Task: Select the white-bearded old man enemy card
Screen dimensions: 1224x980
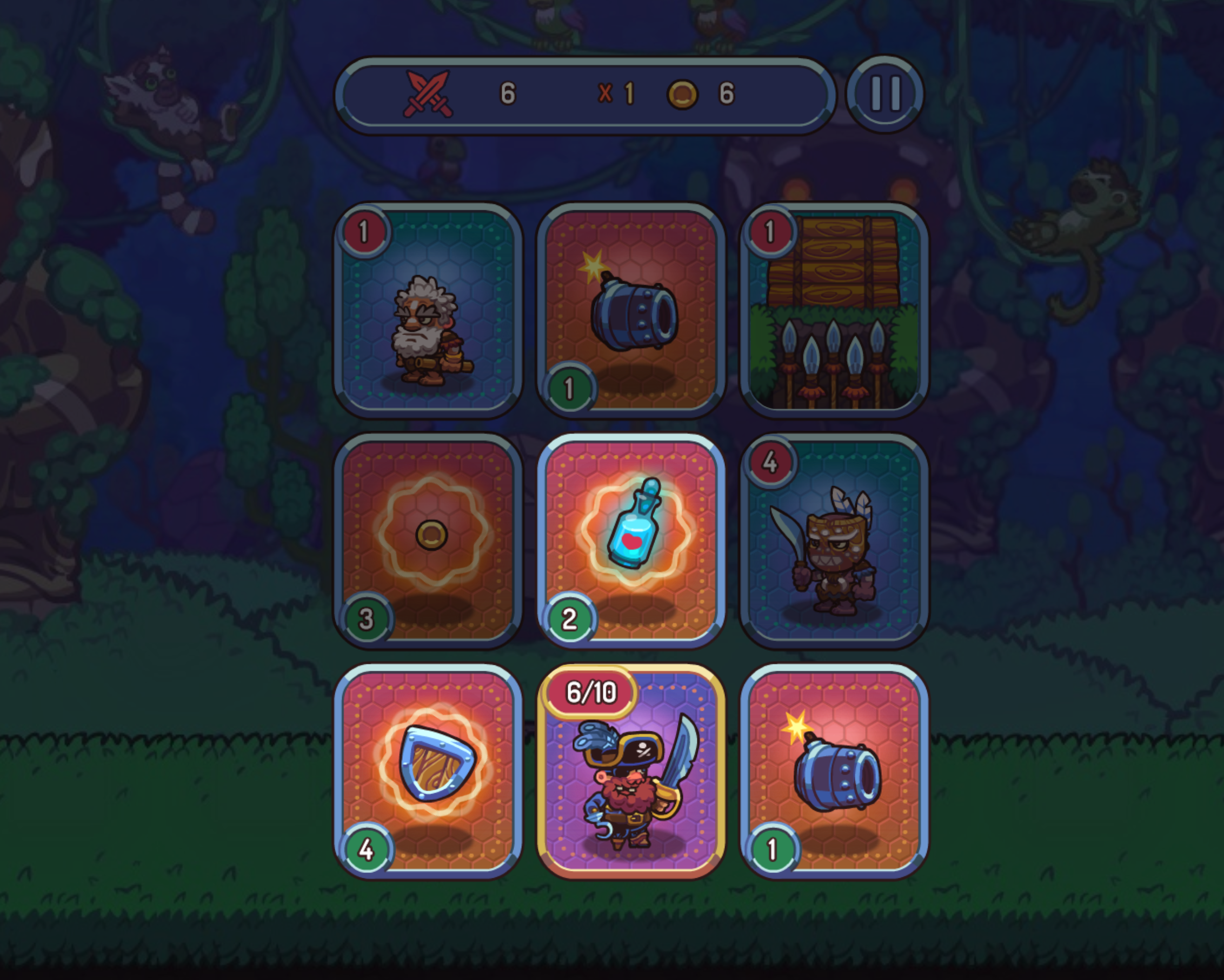Action: [428, 310]
